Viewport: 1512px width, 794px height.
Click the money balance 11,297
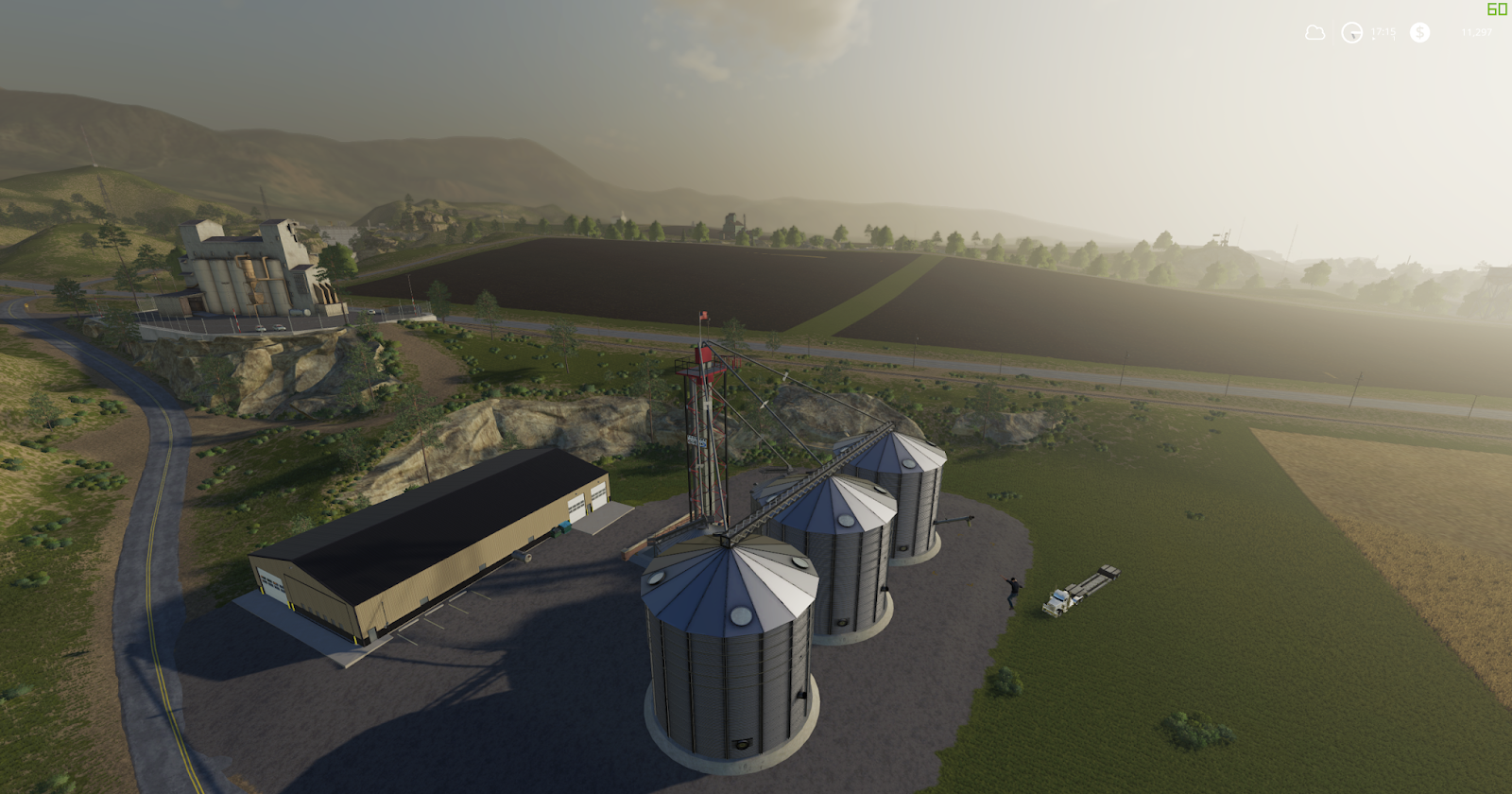(1478, 31)
